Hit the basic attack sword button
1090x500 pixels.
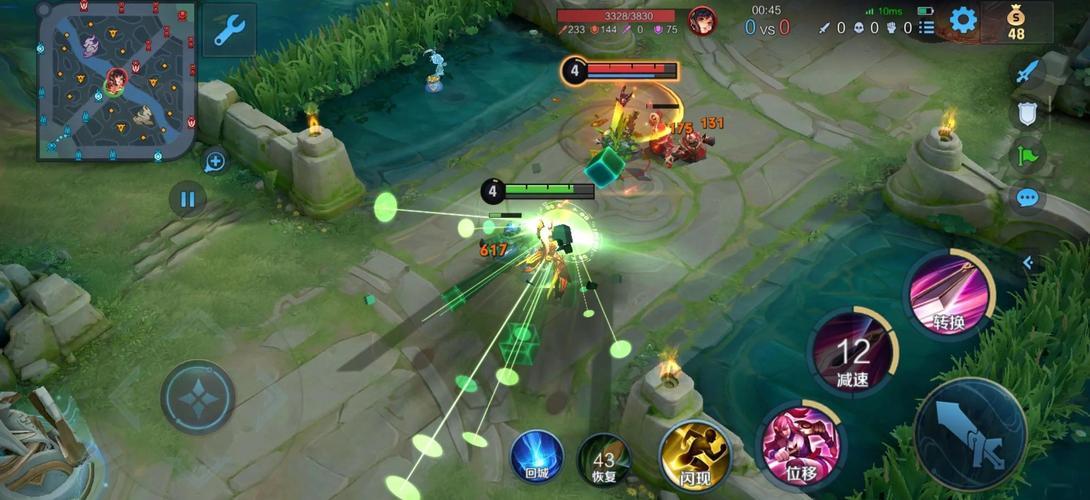coord(969,434)
